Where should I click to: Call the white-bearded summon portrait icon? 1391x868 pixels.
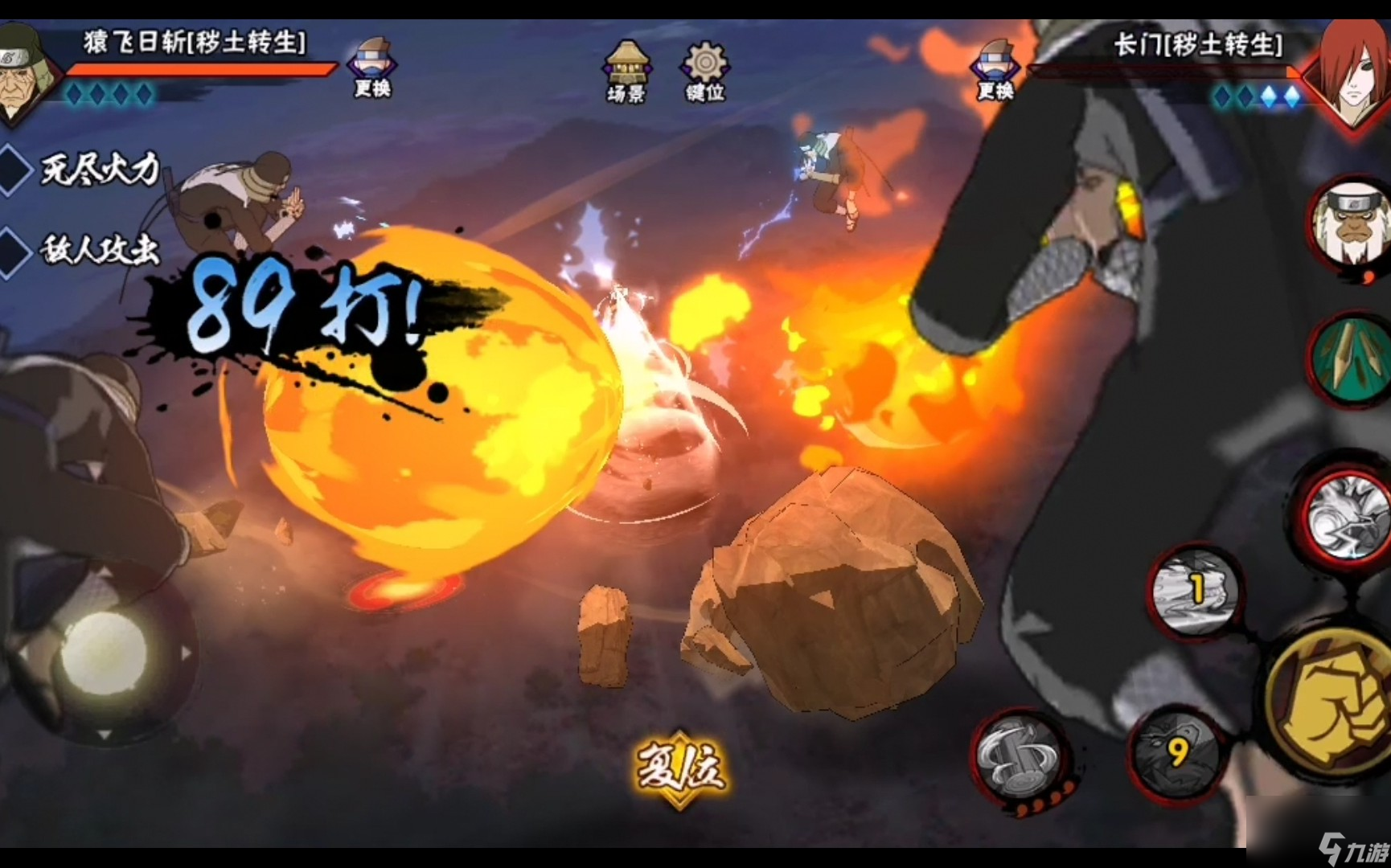click(1352, 223)
